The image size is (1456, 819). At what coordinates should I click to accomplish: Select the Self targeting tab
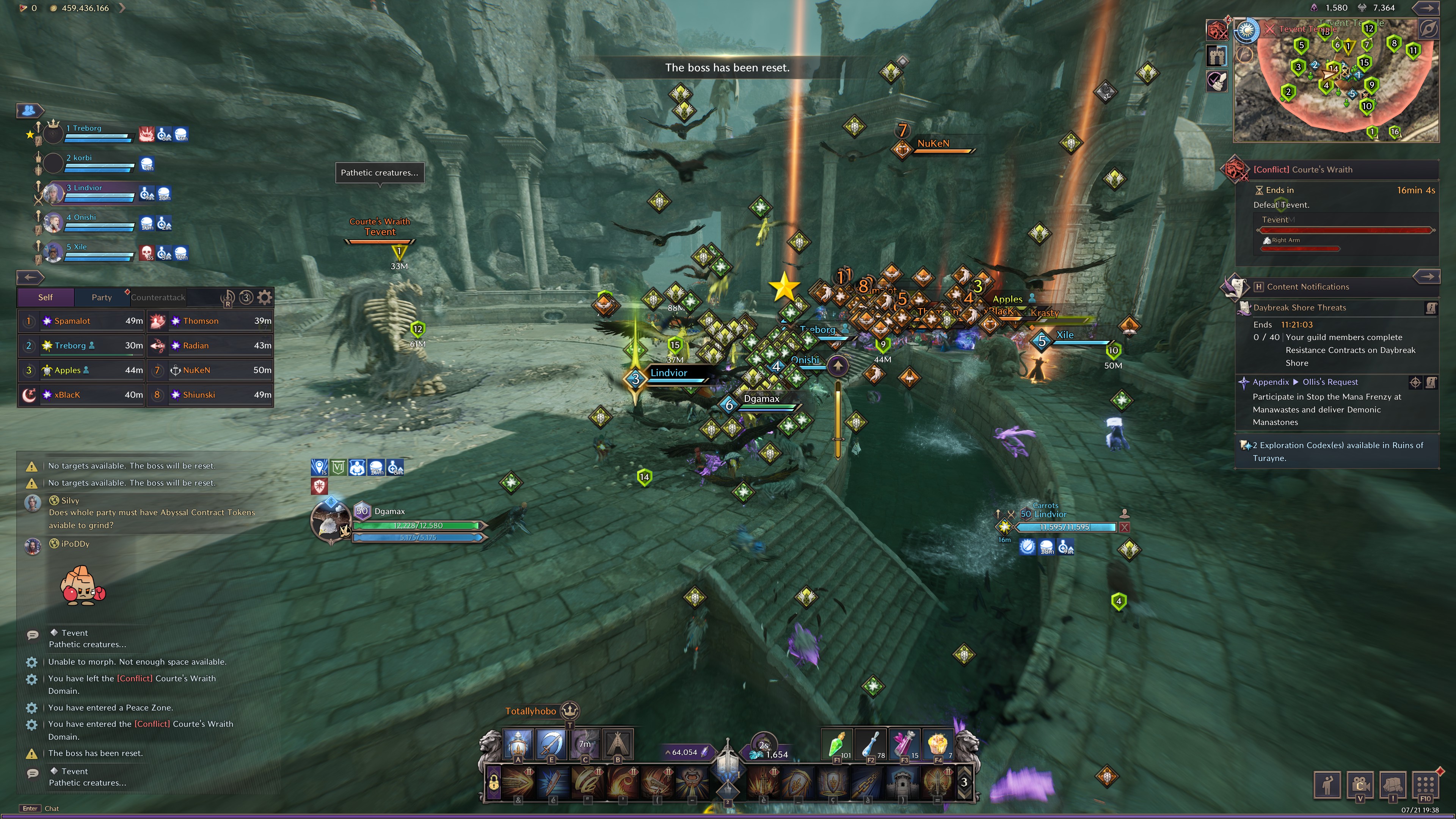coord(45,297)
